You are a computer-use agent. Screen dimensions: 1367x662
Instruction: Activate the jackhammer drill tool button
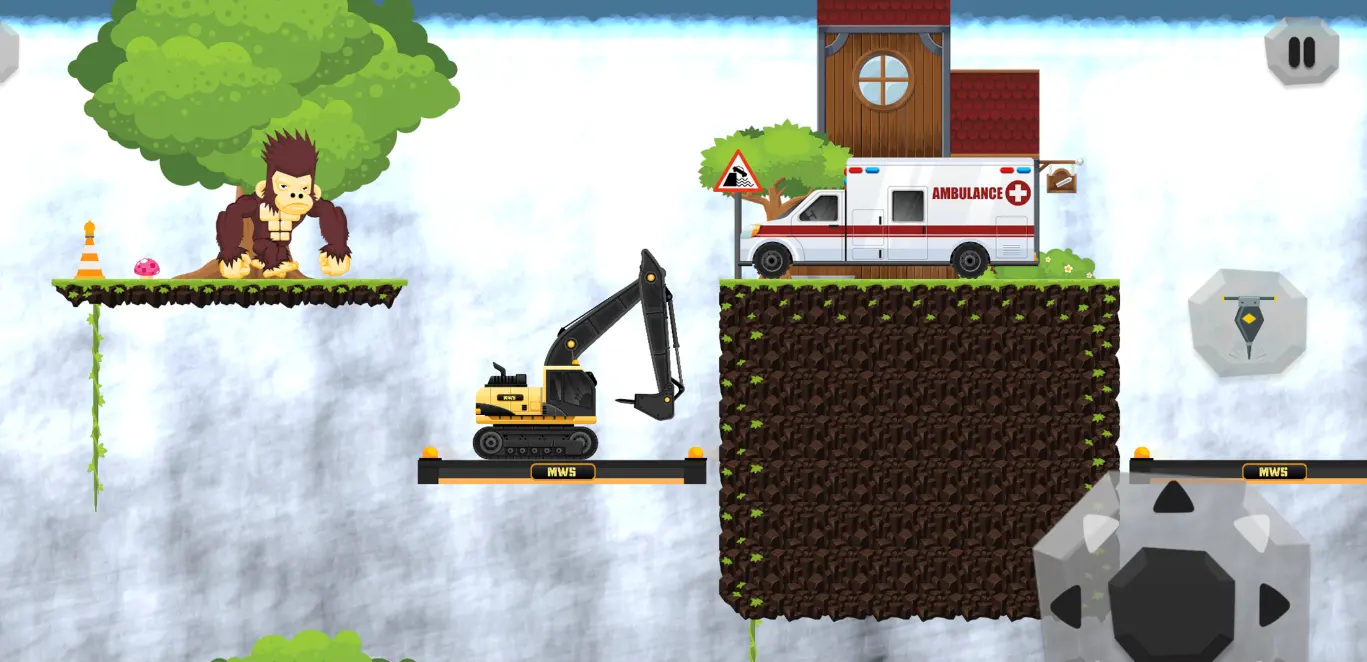[1247, 323]
